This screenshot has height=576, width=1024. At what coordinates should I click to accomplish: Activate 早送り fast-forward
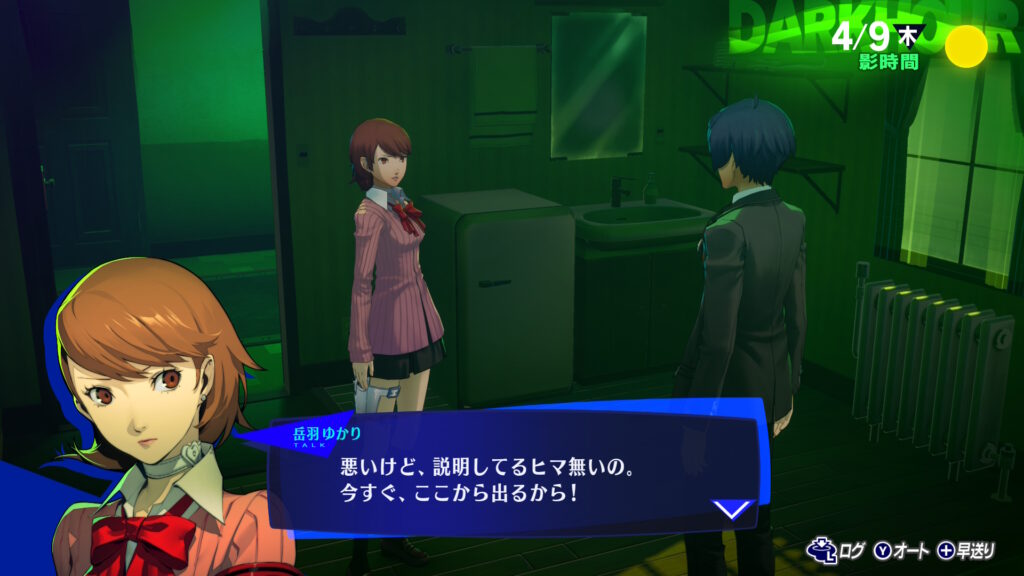pyautogui.click(x=966, y=550)
